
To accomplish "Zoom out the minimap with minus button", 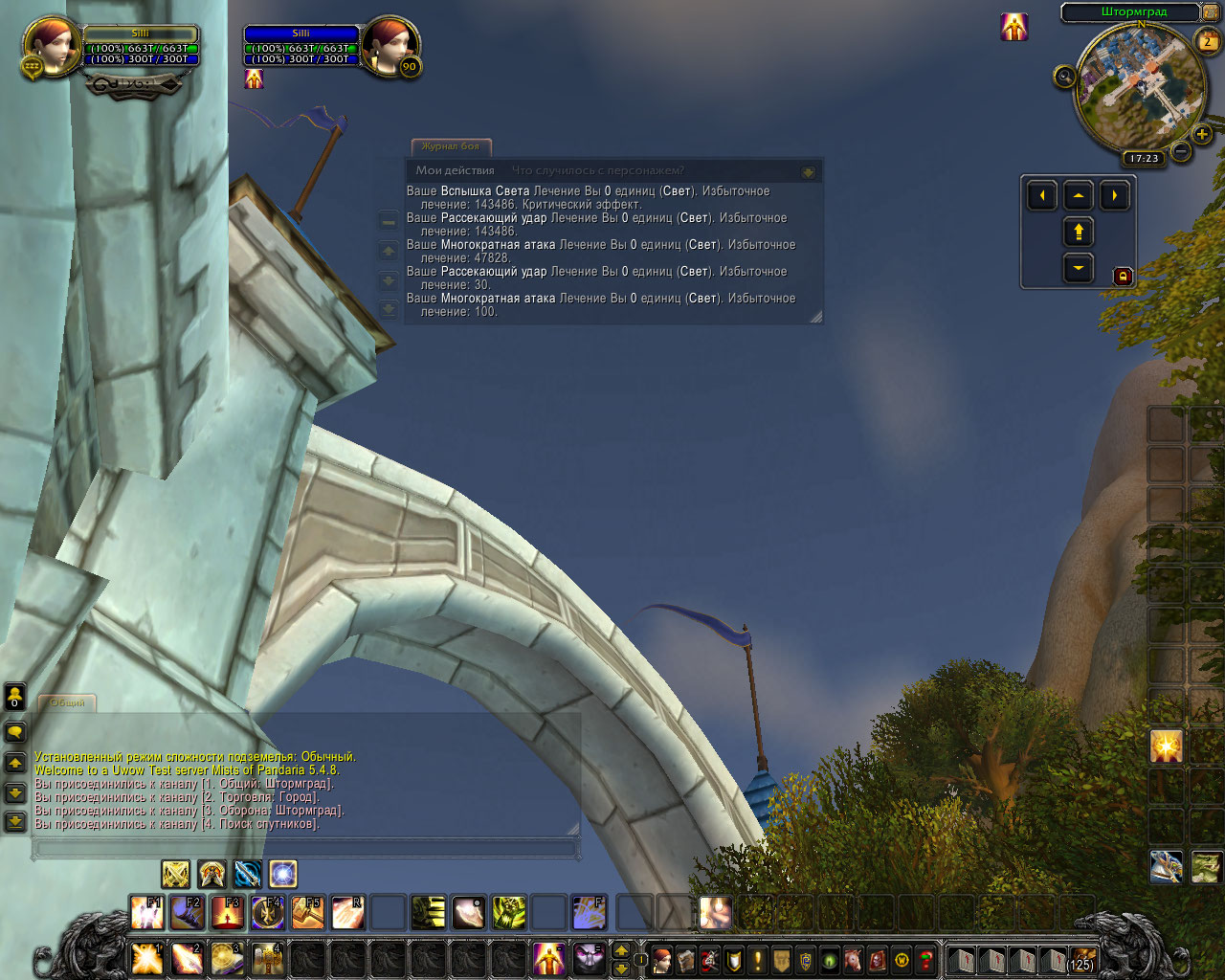I will click(x=1181, y=151).
